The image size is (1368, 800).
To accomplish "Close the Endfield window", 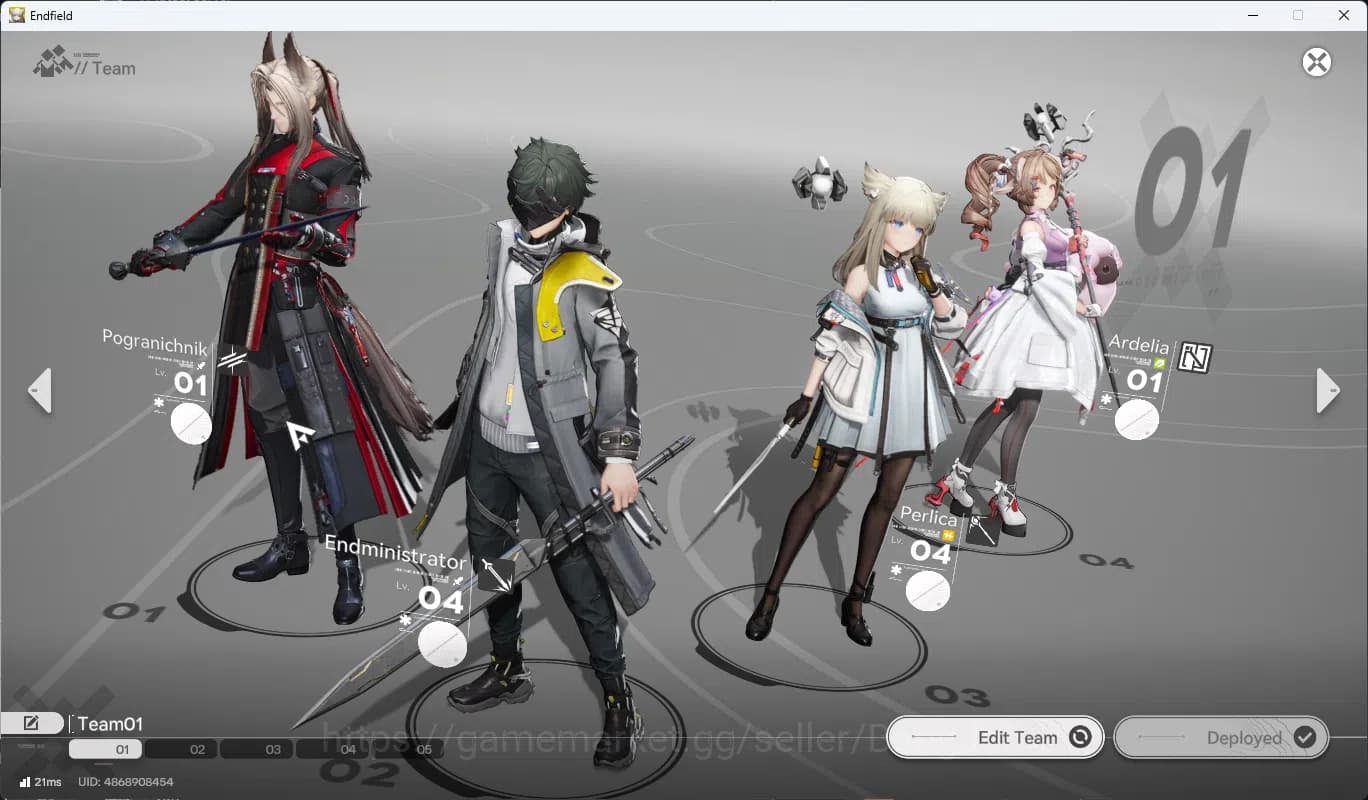I will point(1344,15).
